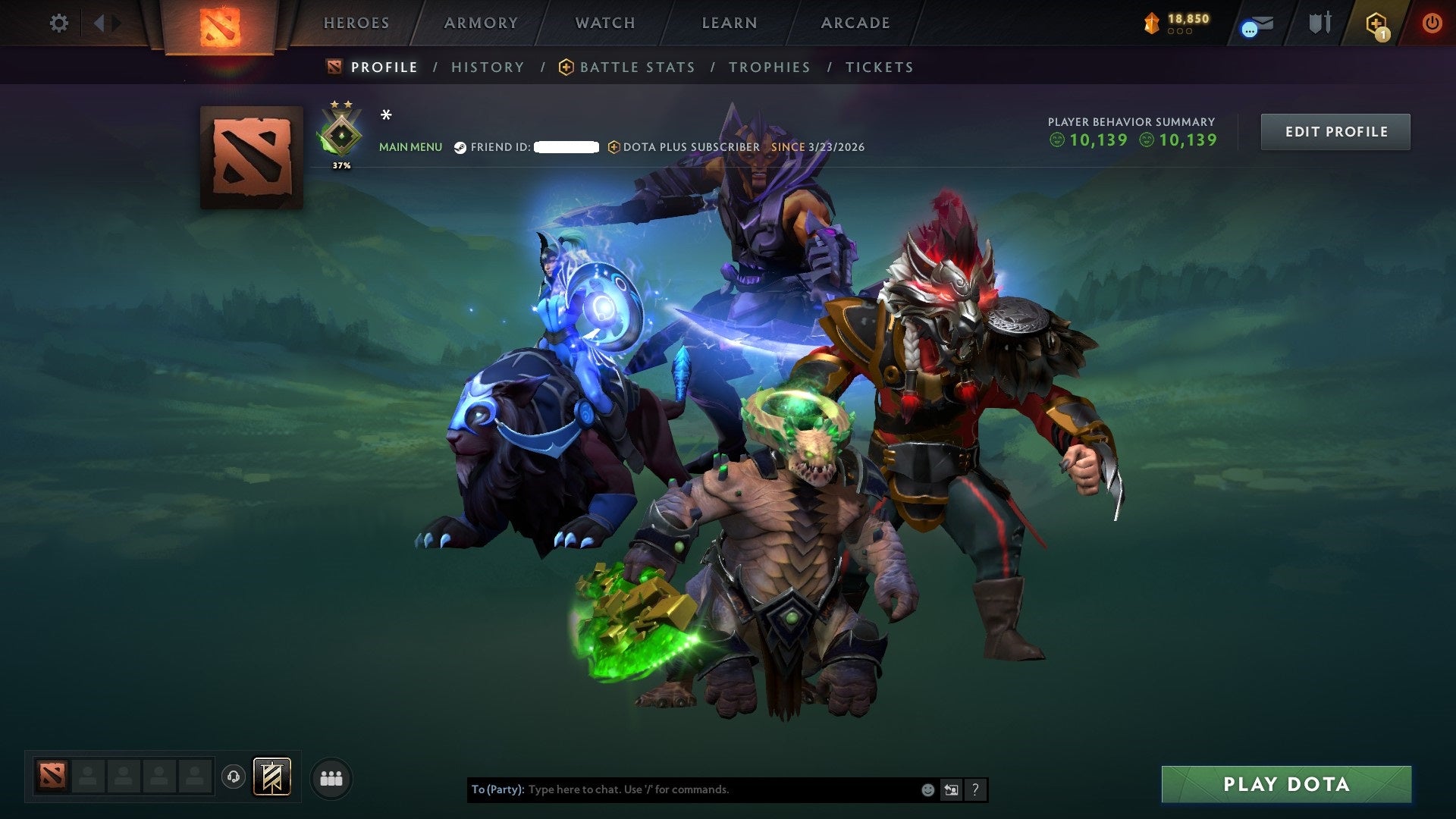The height and width of the screenshot is (819, 1456).
Task: Click the settings gear in the top left
Action: pyautogui.click(x=58, y=23)
